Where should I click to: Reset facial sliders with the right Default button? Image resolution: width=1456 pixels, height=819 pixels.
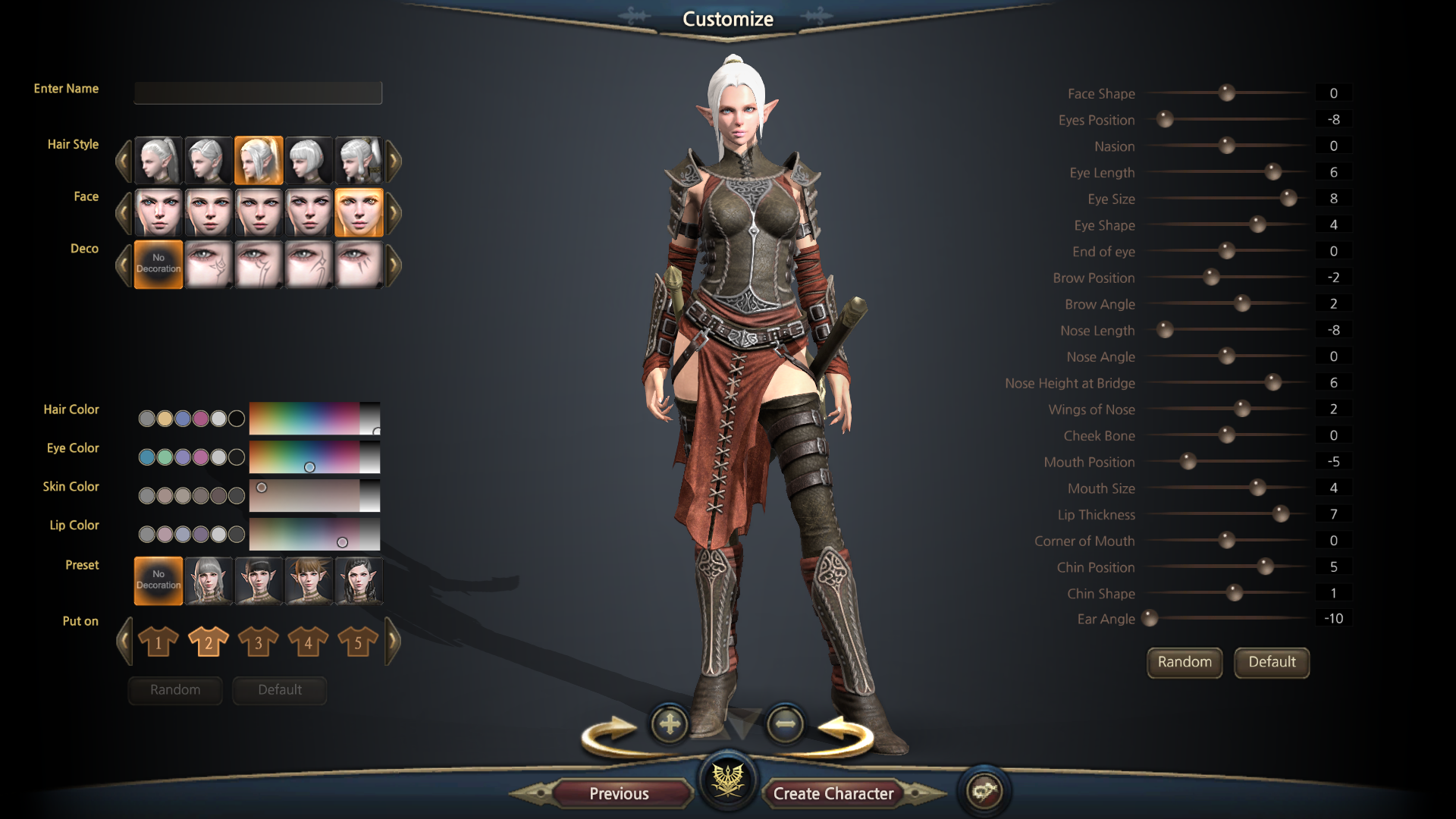pos(1272,662)
